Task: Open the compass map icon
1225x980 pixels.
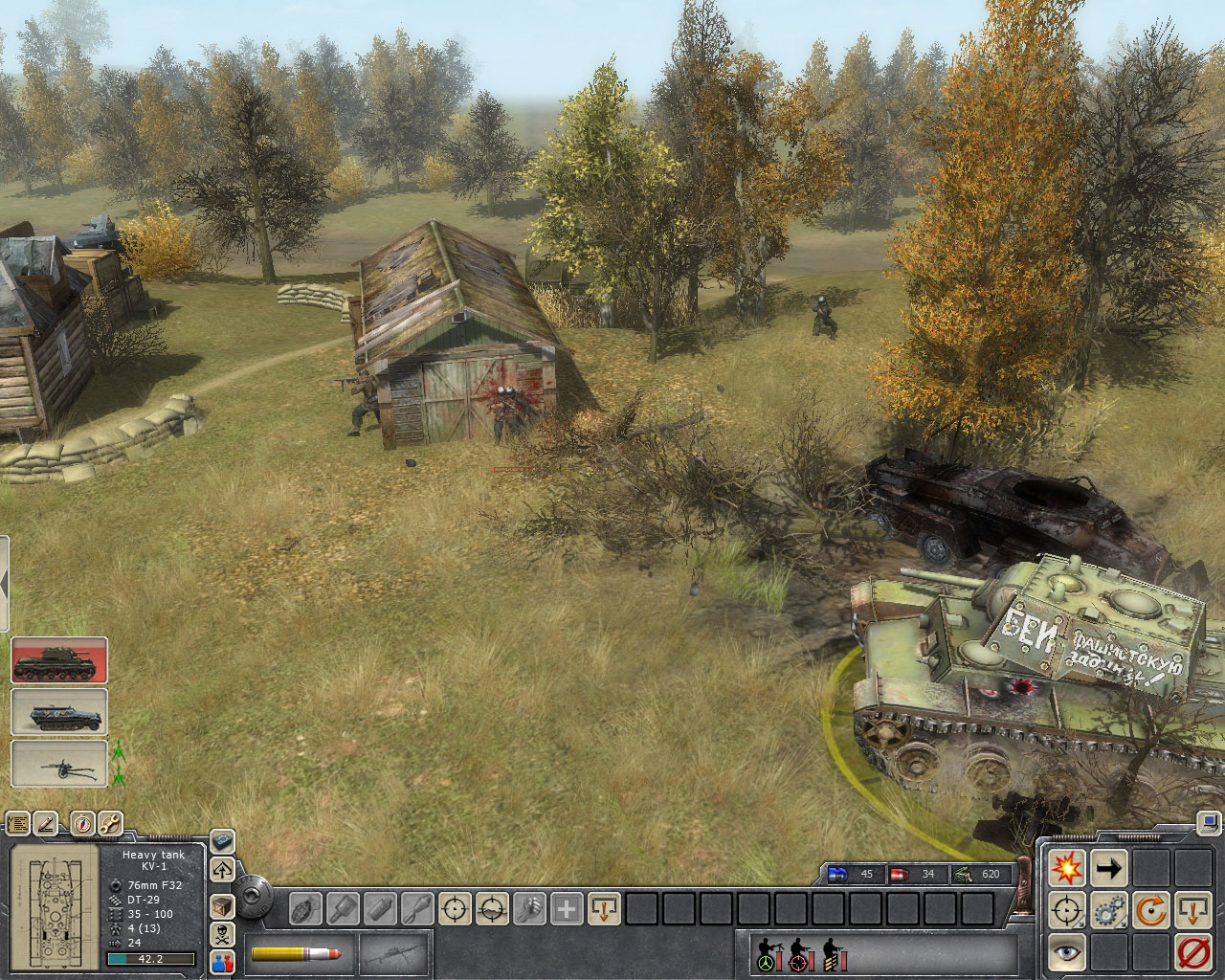Action: click(x=83, y=823)
